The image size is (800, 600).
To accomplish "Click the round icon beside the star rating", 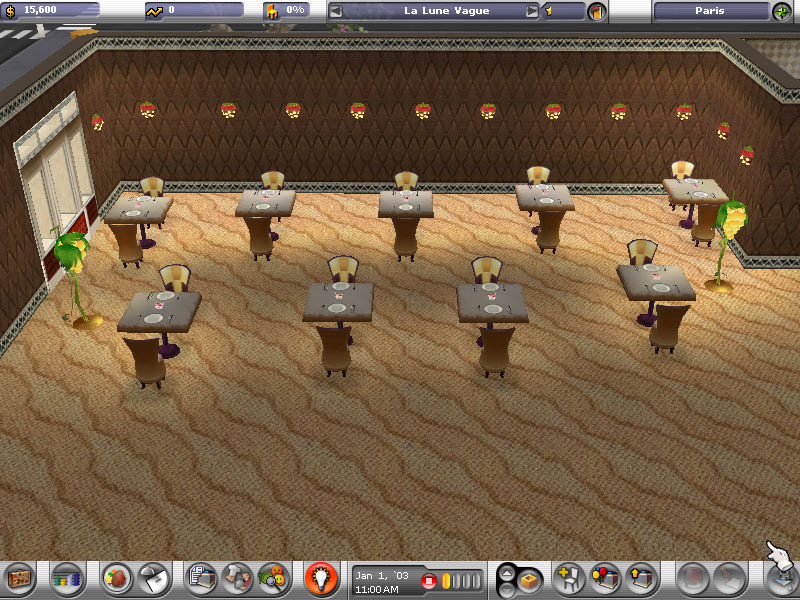I will 597,11.
